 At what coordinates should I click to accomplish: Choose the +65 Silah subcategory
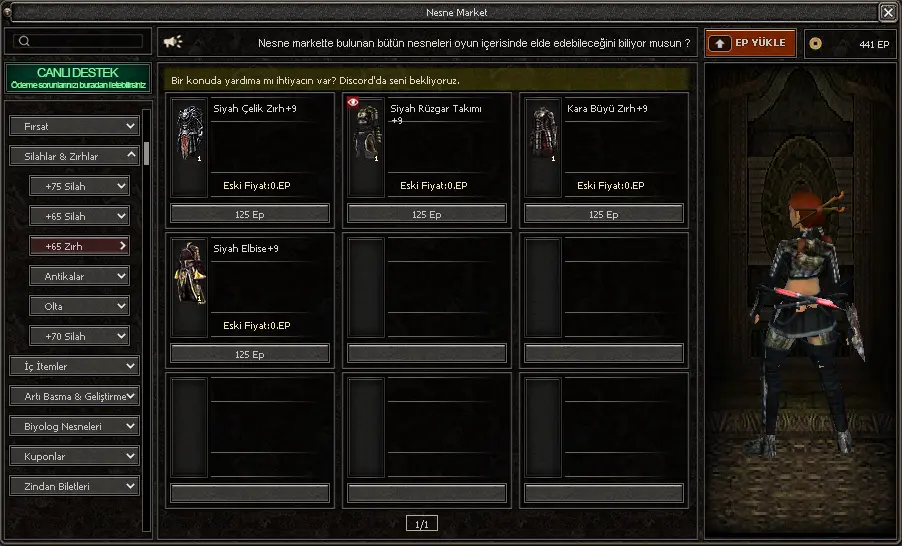click(x=79, y=216)
